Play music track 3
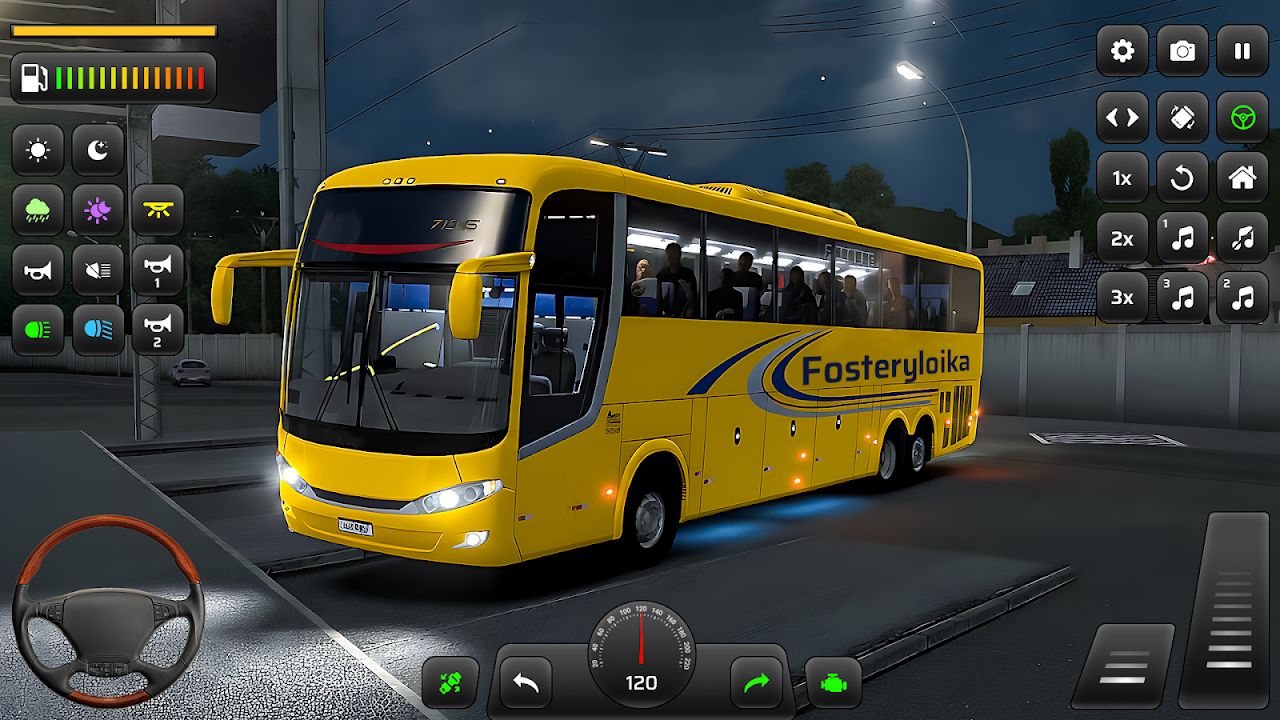 pos(1182,297)
